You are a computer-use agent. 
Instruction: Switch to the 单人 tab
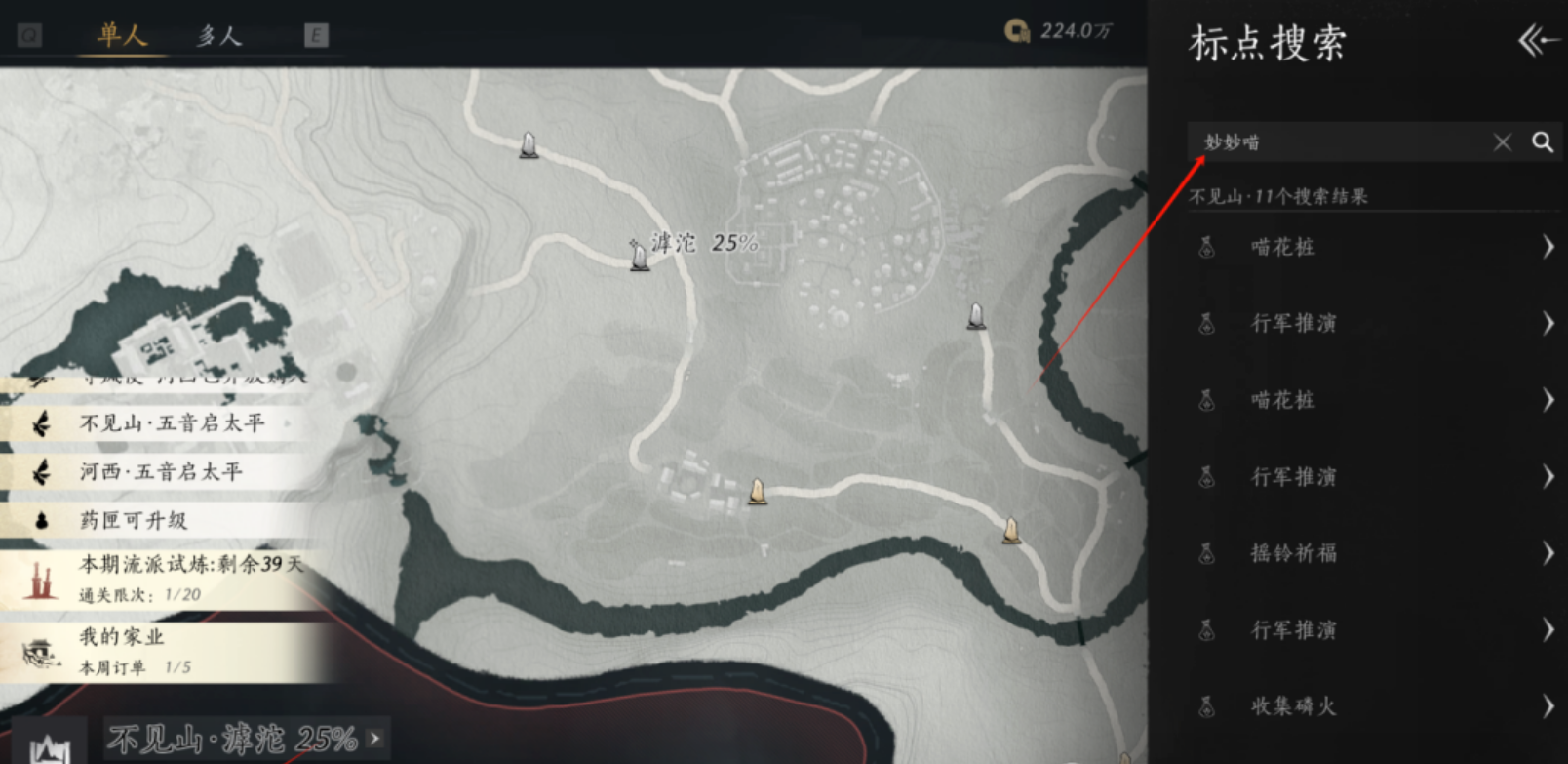[x=122, y=36]
